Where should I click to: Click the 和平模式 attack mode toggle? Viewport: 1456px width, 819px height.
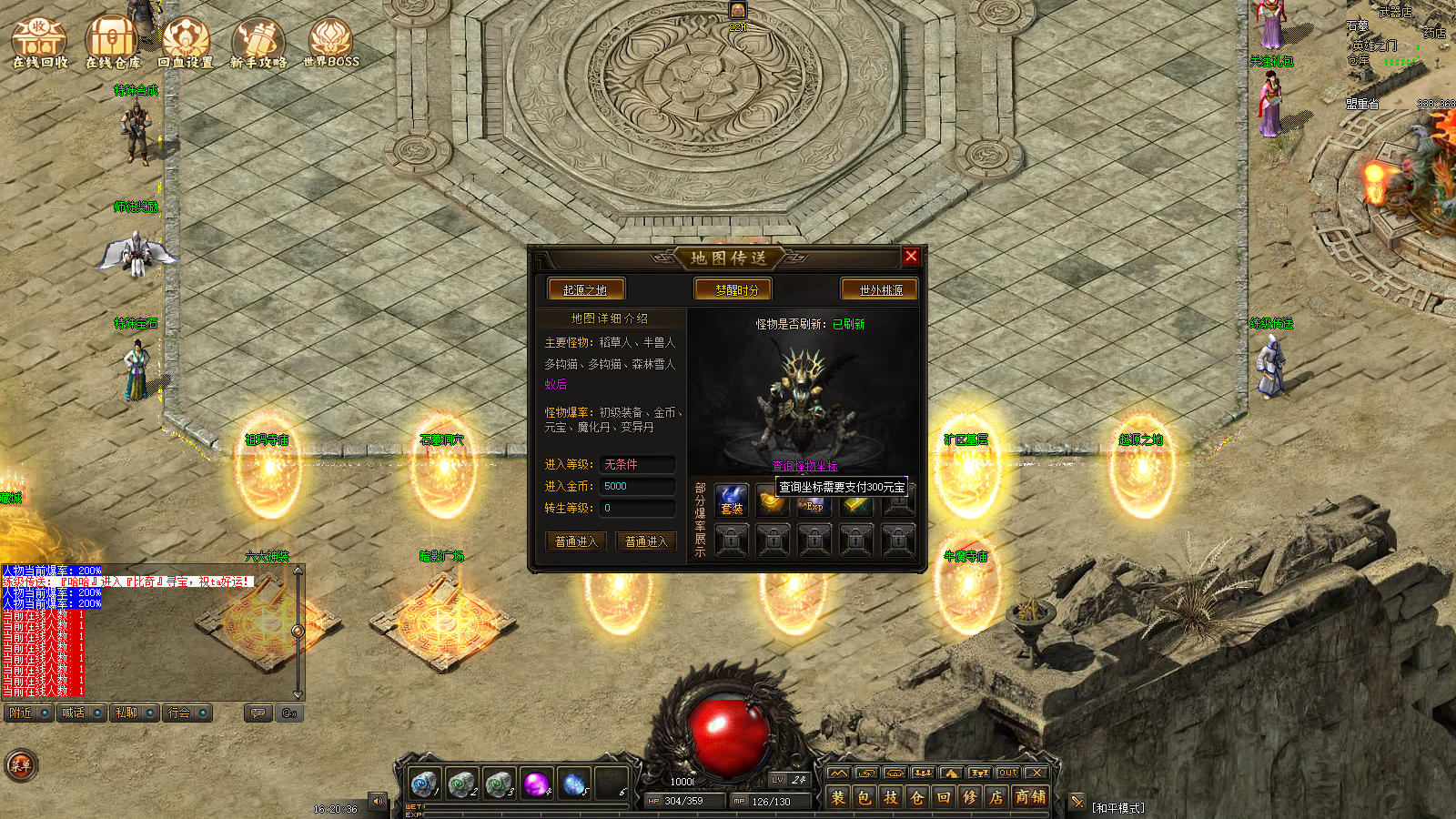(1118, 807)
